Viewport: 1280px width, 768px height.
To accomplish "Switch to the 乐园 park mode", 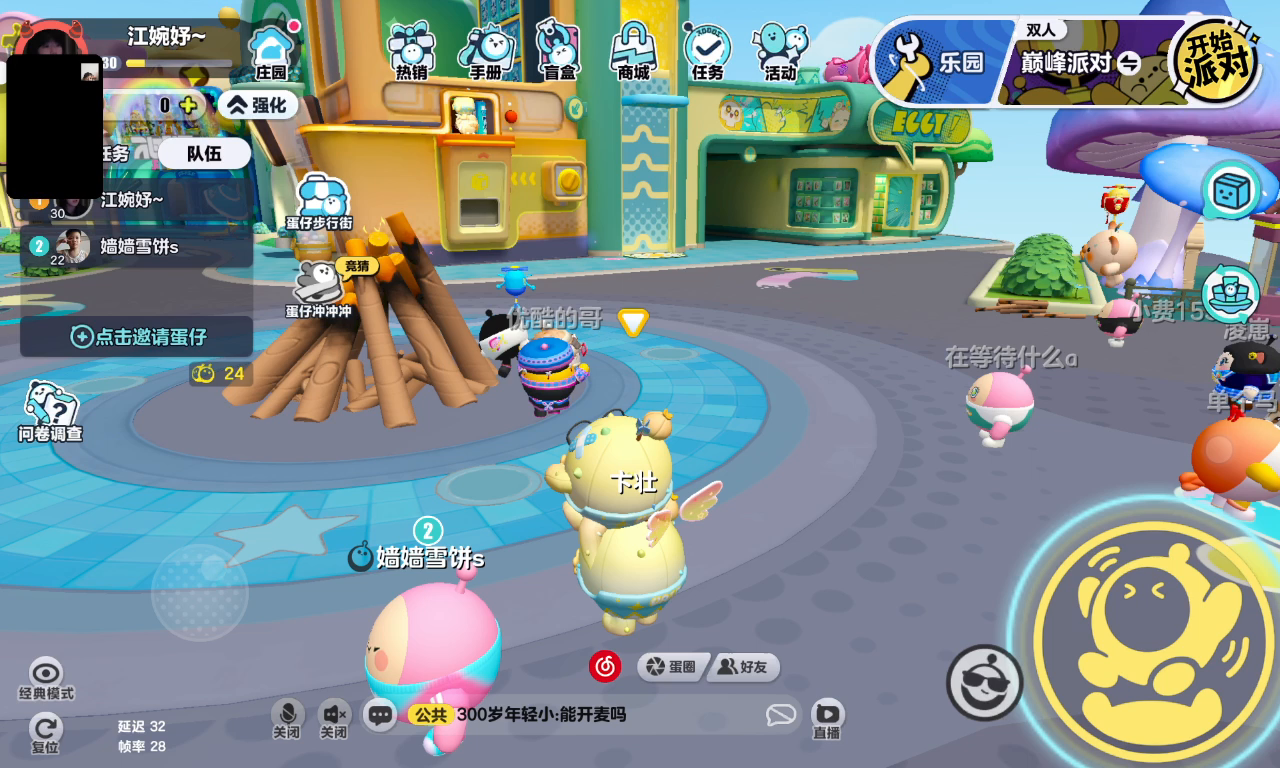I will [938, 63].
